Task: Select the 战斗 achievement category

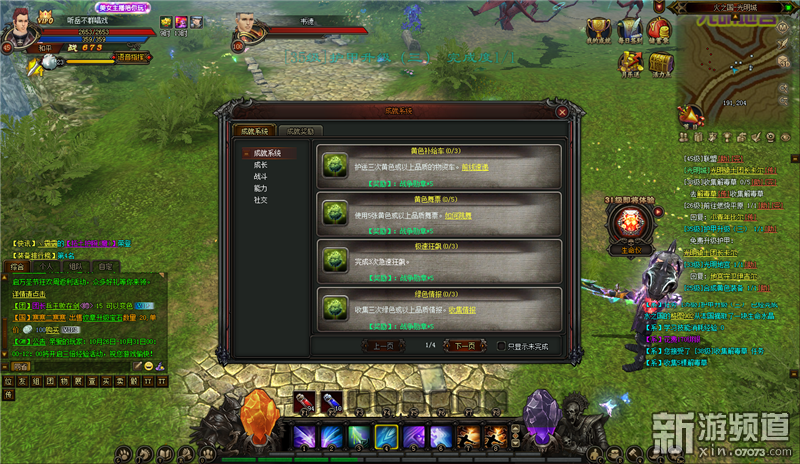Action: 261,176
